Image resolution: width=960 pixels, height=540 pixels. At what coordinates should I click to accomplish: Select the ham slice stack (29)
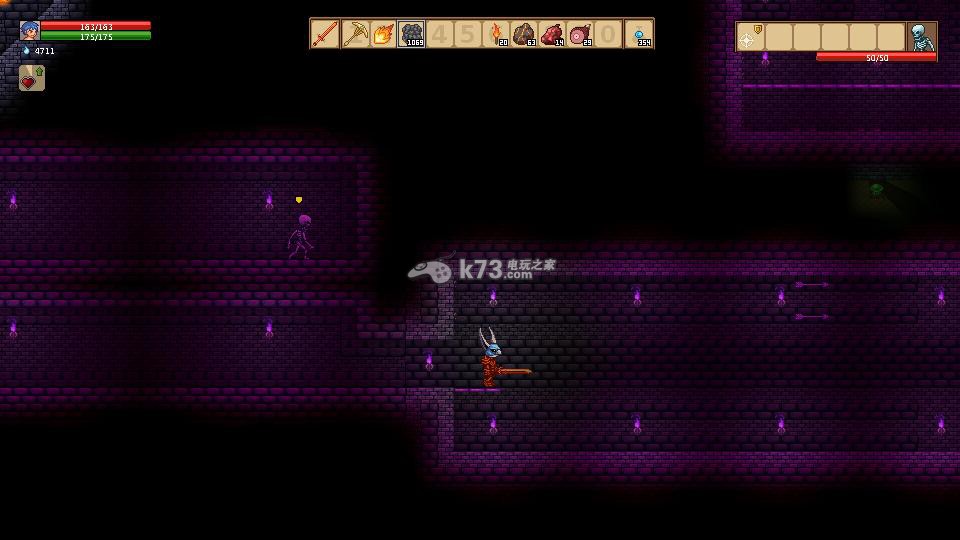(x=580, y=34)
